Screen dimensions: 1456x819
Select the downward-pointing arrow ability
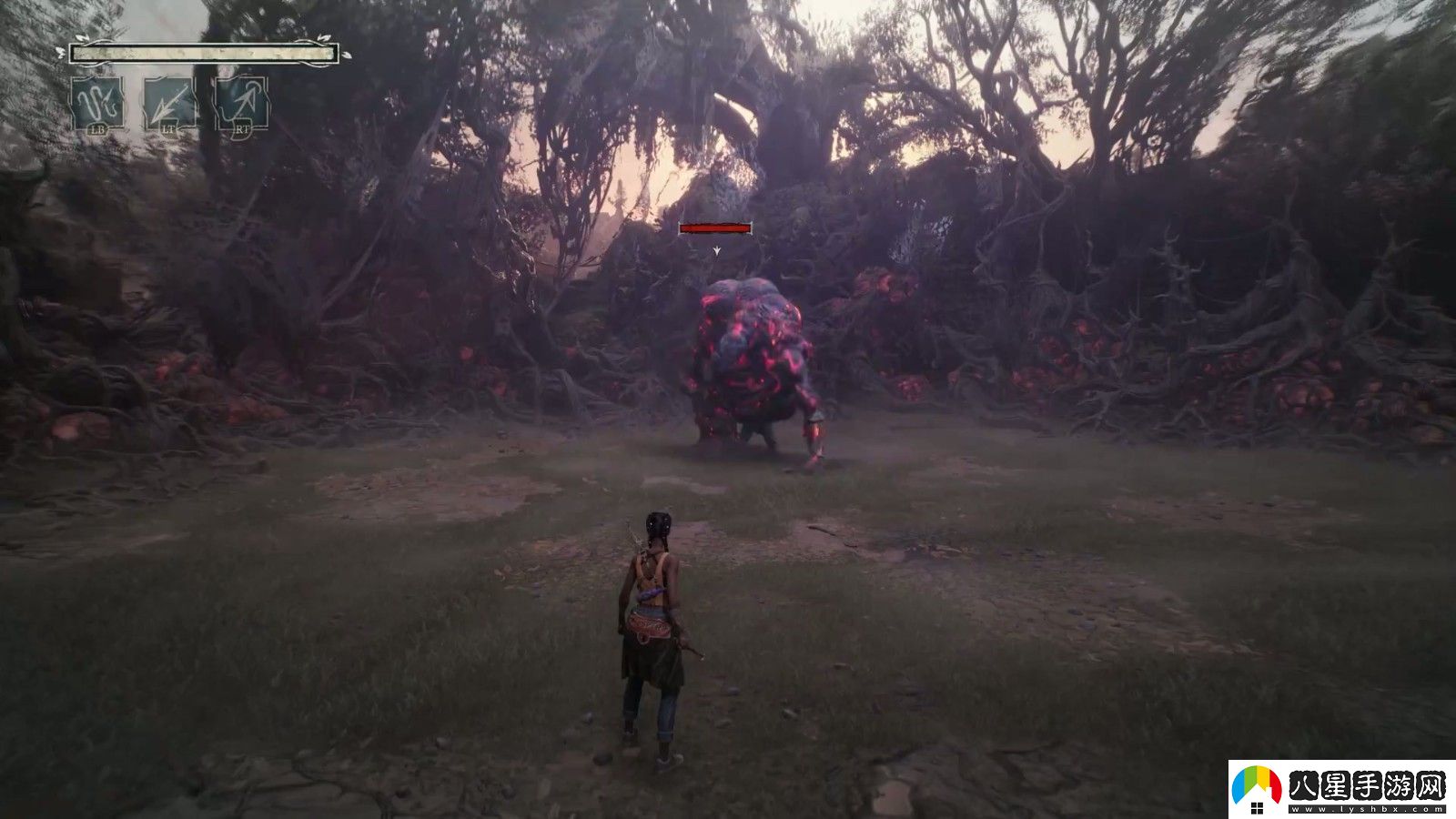click(169, 103)
